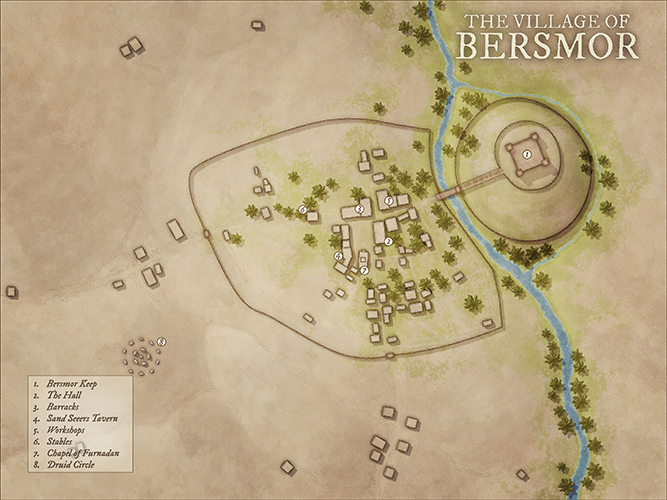
Task: Click map marker 8 beside the stone circle
Action: point(161,342)
